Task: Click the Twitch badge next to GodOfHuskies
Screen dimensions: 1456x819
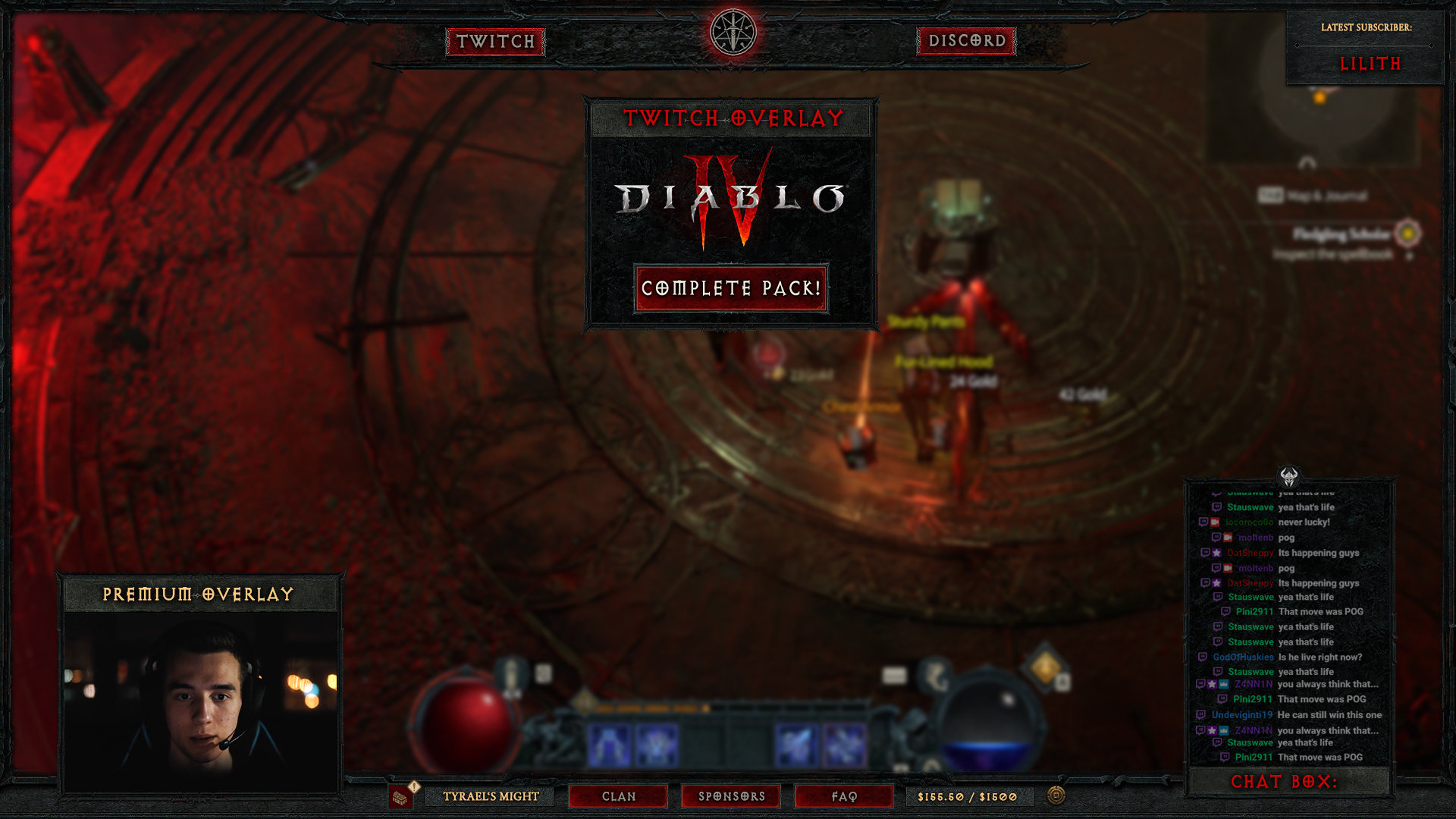Action: click(1202, 657)
